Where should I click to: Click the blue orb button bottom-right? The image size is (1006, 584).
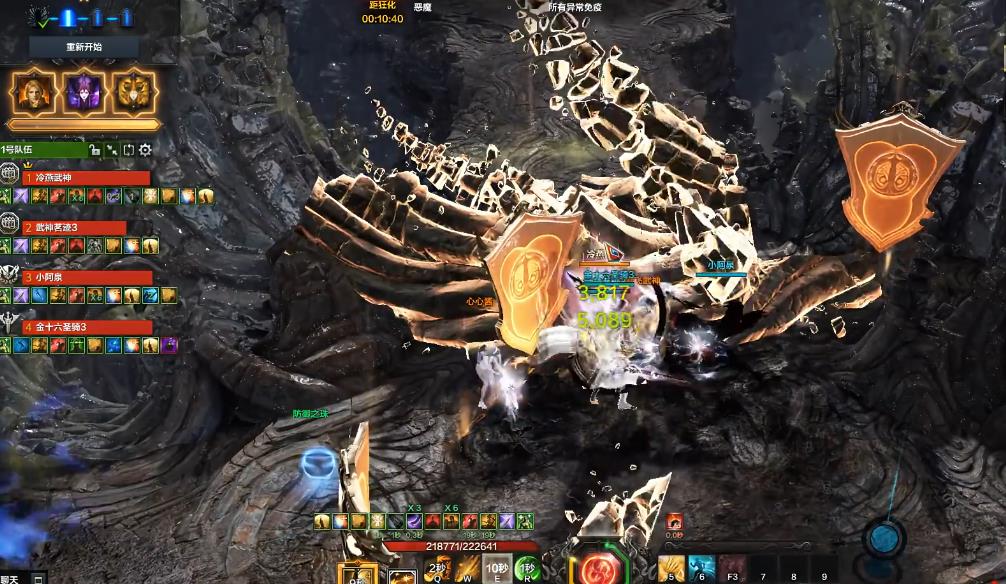coord(884,538)
